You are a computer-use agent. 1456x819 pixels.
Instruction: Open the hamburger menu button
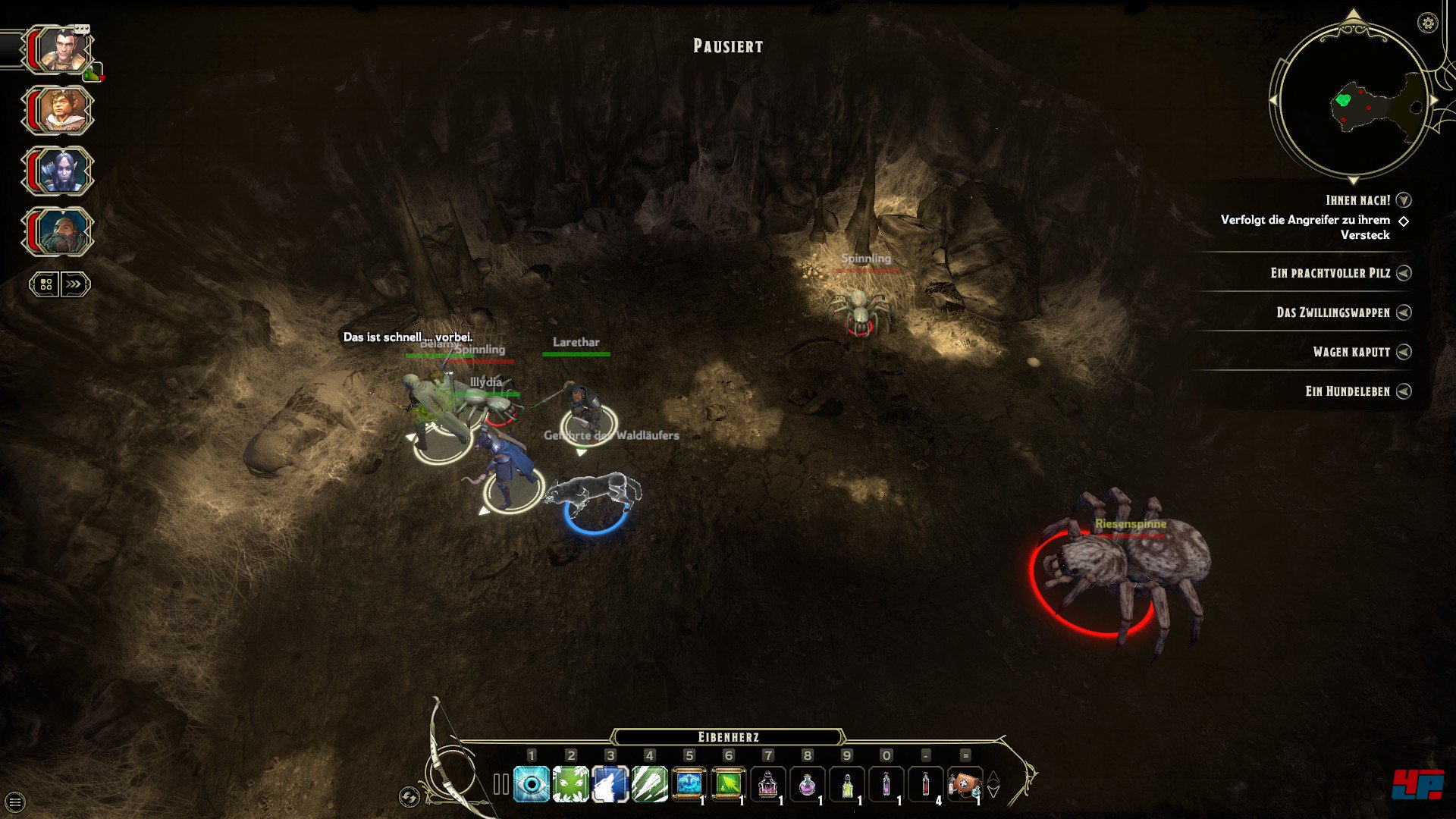pos(15,802)
